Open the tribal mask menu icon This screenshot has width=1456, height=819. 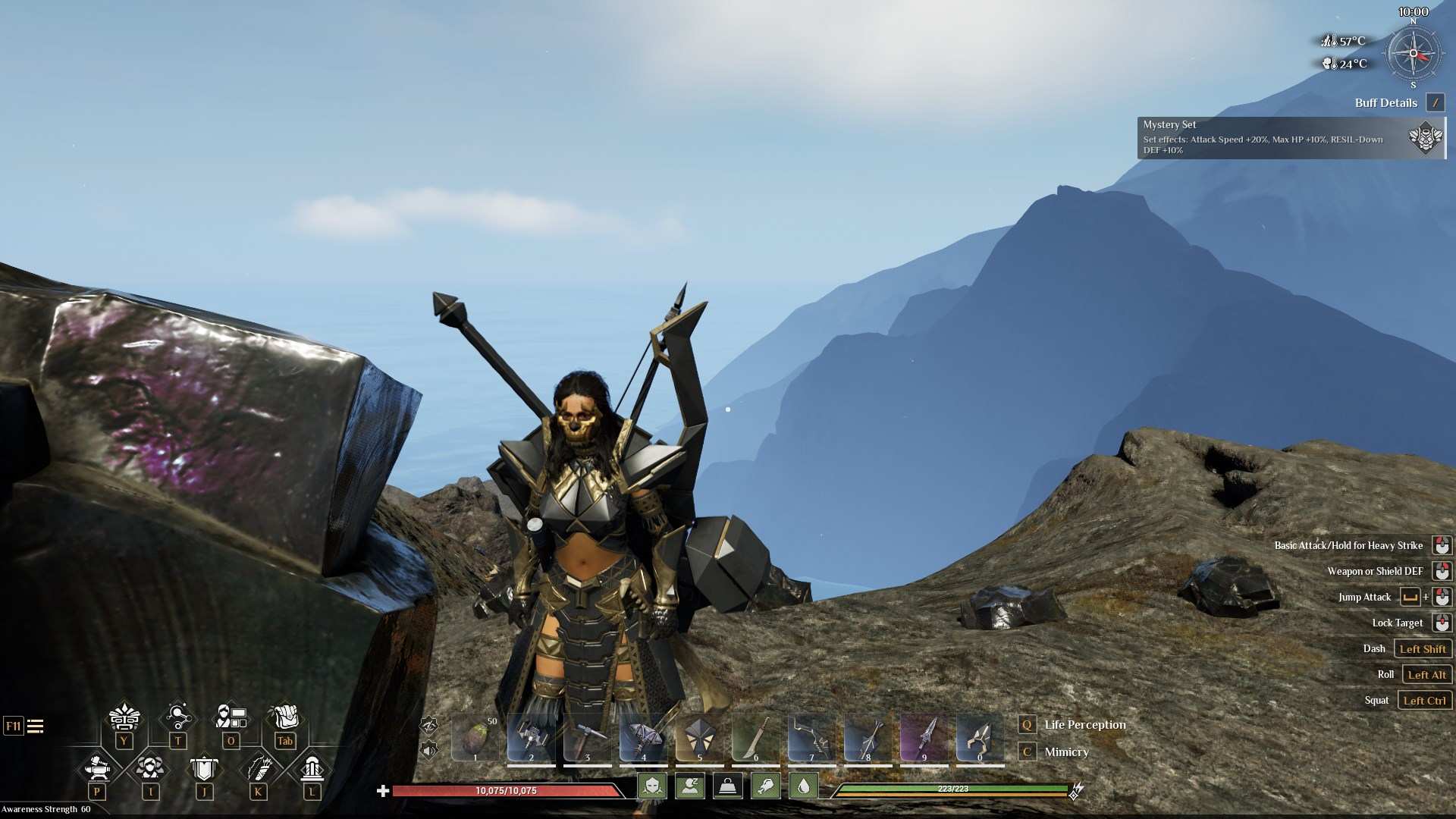pos(124,717)
